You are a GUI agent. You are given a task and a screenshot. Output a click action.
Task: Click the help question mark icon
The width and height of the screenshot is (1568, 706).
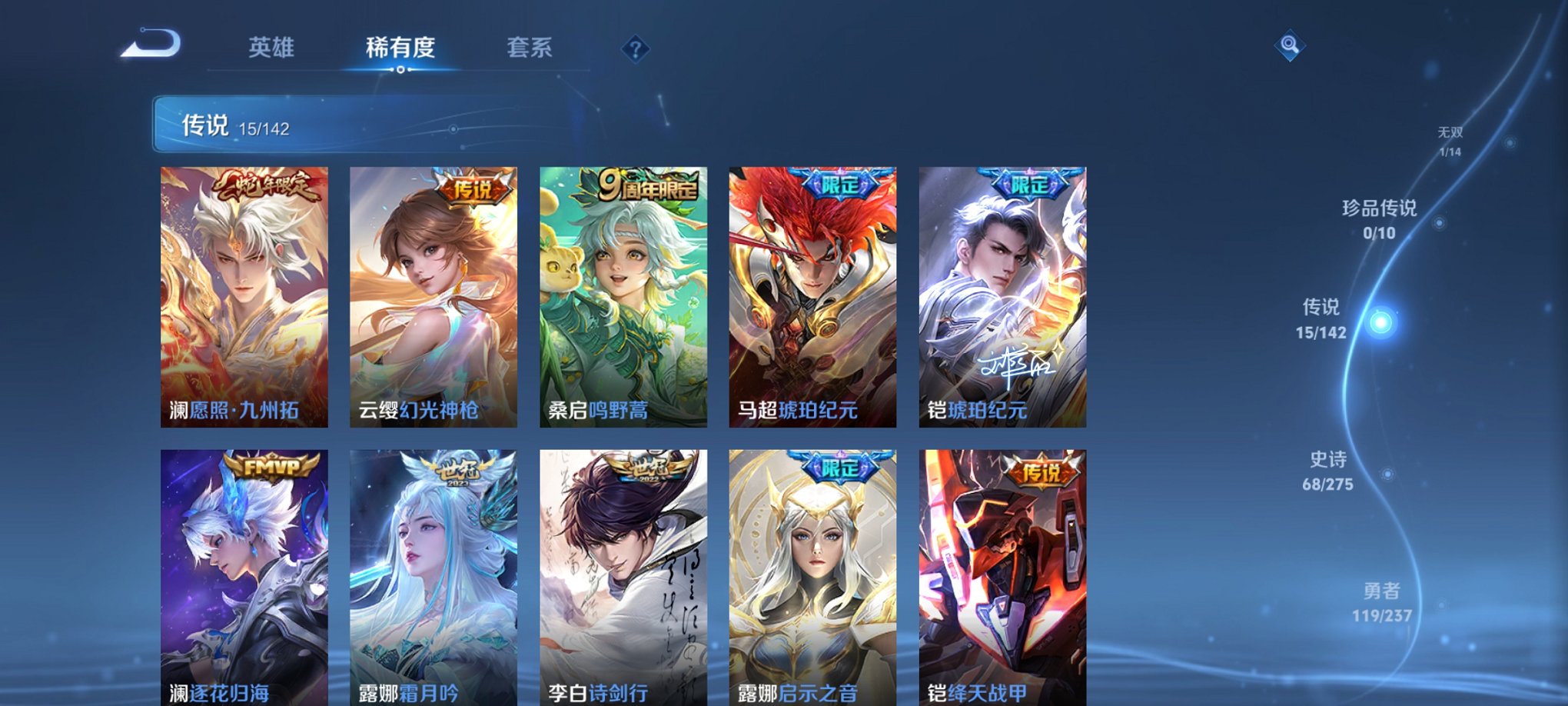tap(635, 50)
